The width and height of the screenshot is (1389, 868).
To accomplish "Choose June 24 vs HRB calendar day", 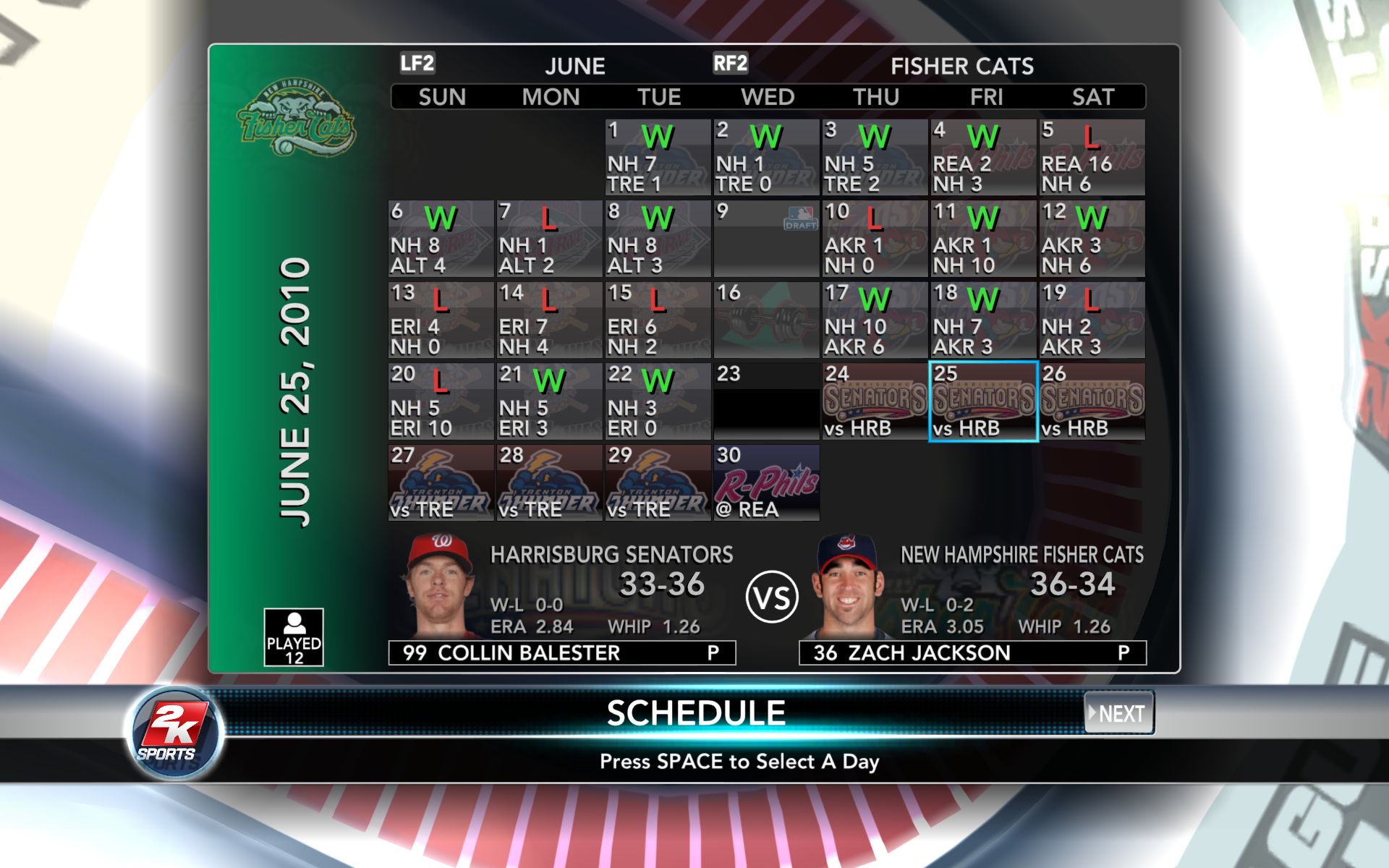I will (875, 402).
